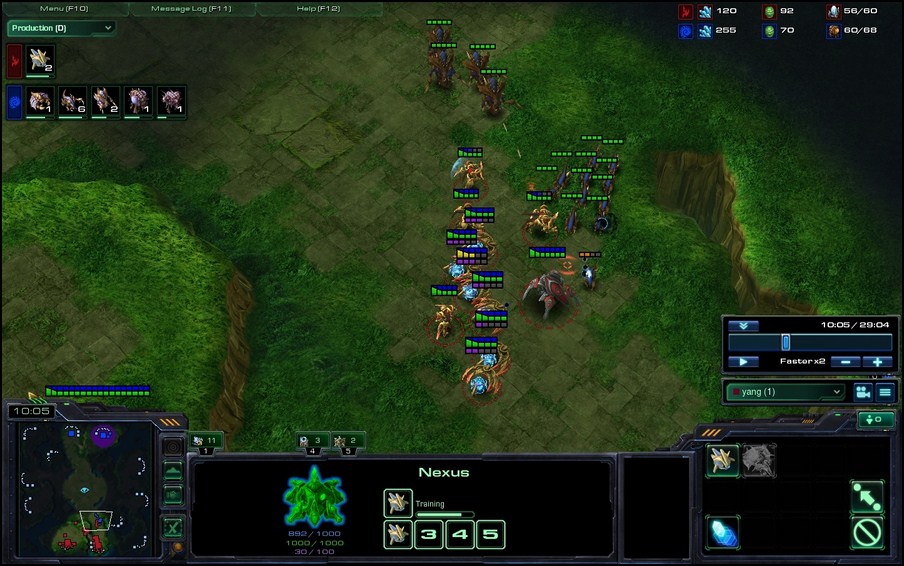
Task: Expand the Production stats dropdown
Action: tap(61, 28)
